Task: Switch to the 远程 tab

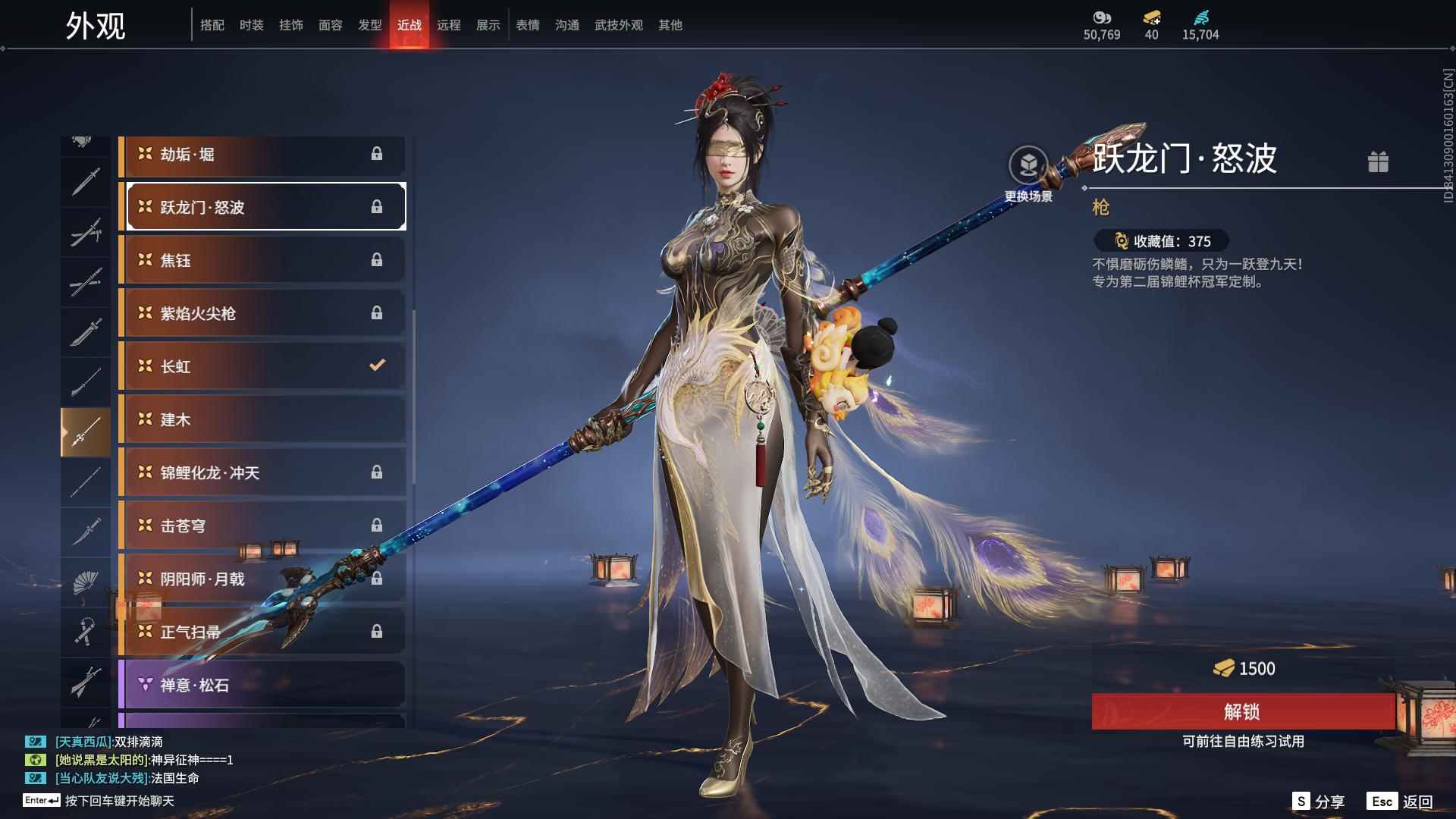Action: 450,24
